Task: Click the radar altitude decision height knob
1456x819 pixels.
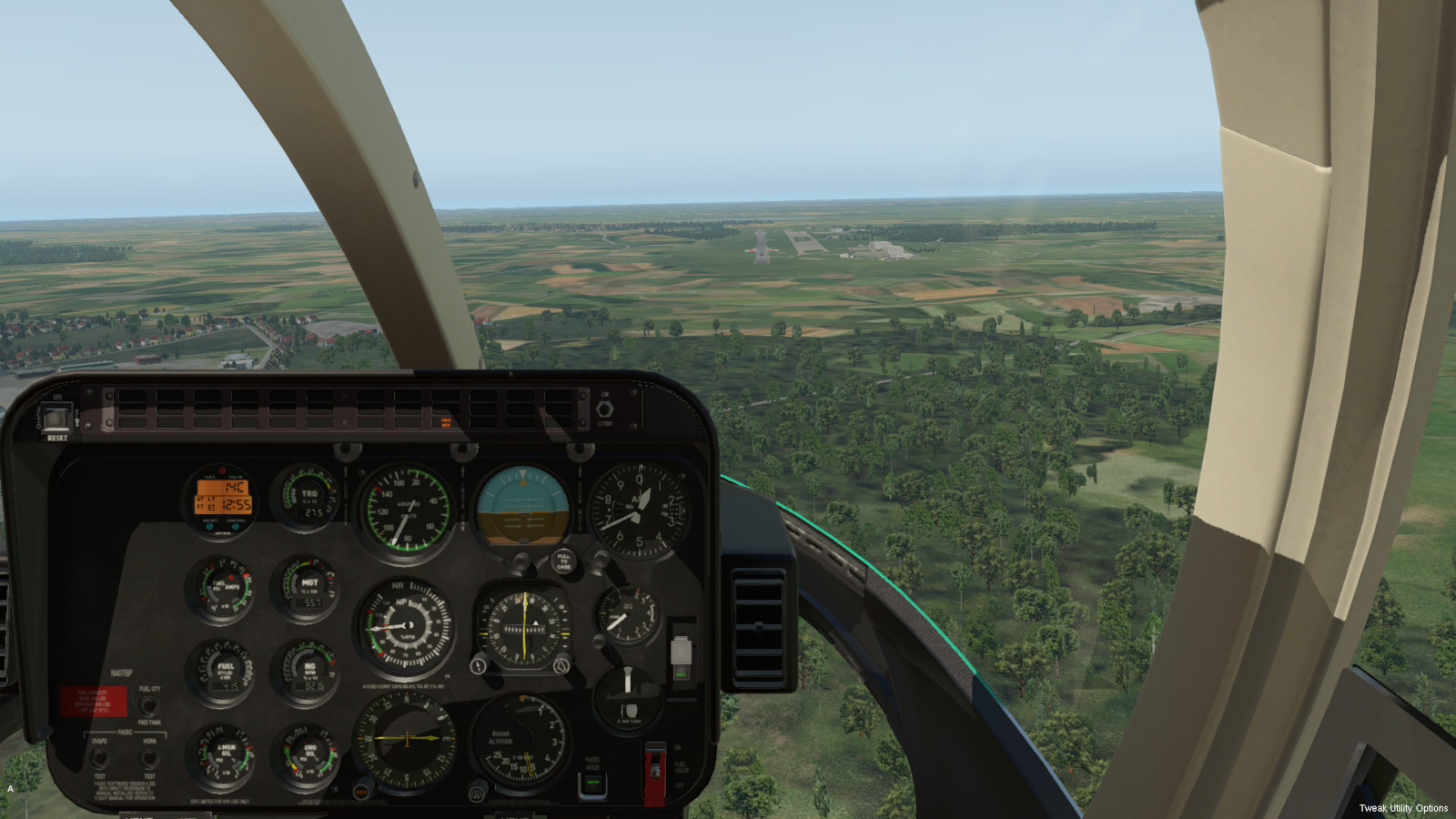Action: 479,790
